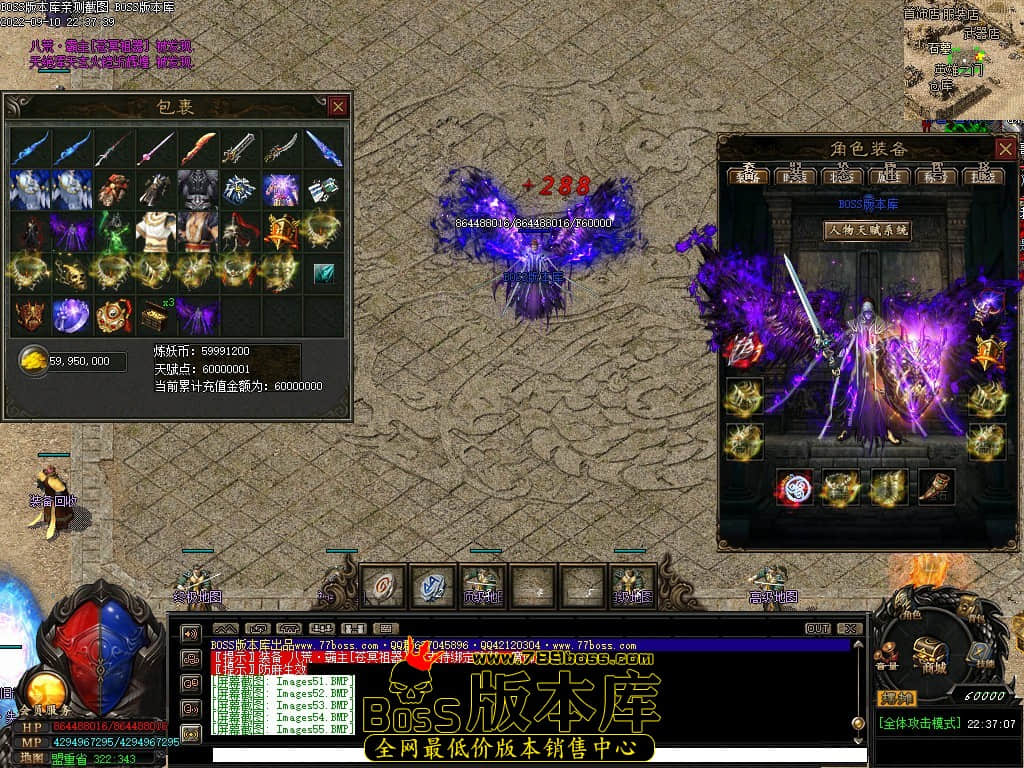Open the 人物天赋系统 talent system
The image size is (1024, 768).
pyautogui.click(x=866, y=230)
